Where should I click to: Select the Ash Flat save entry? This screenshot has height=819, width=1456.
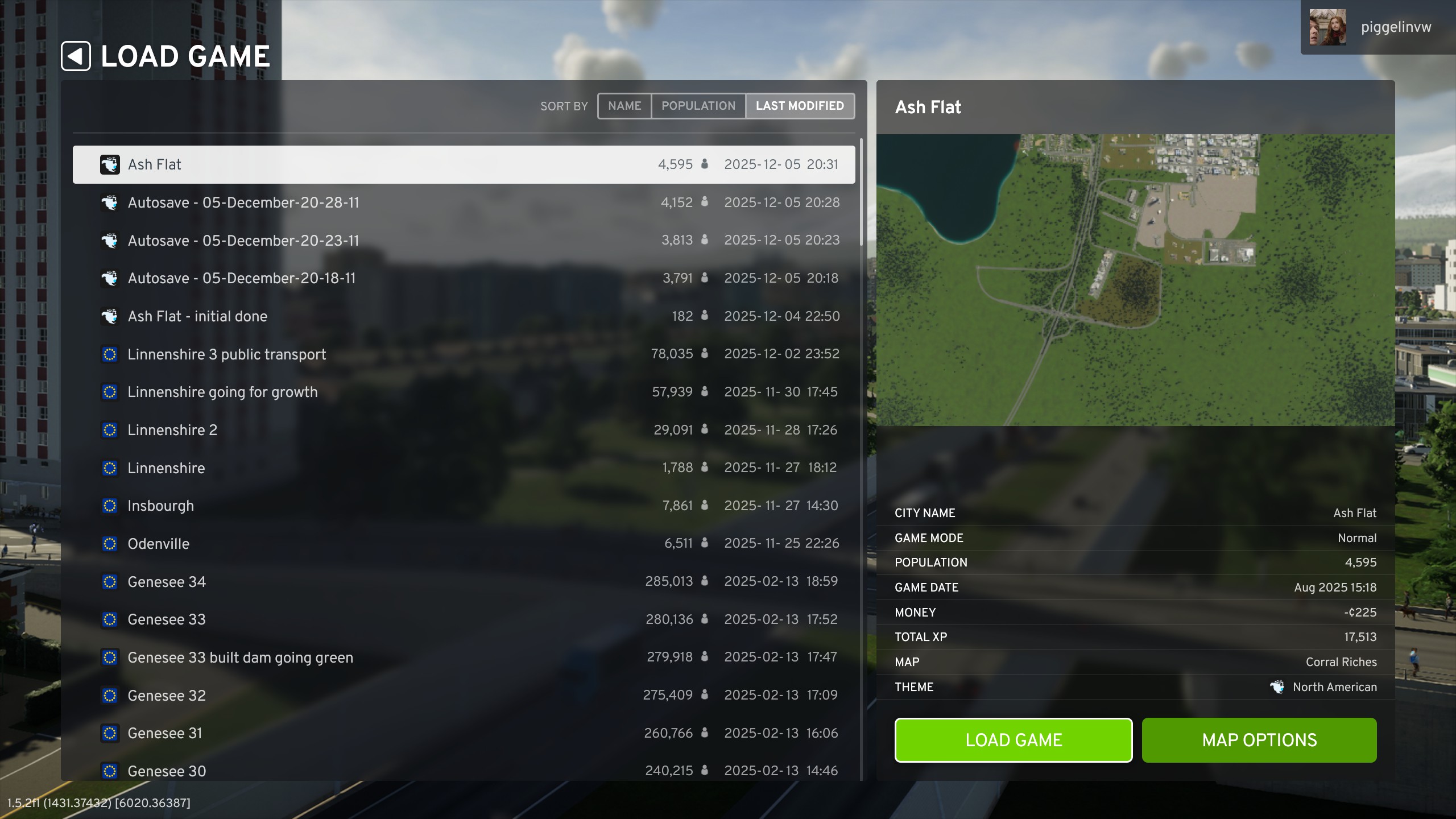[398, 164]
